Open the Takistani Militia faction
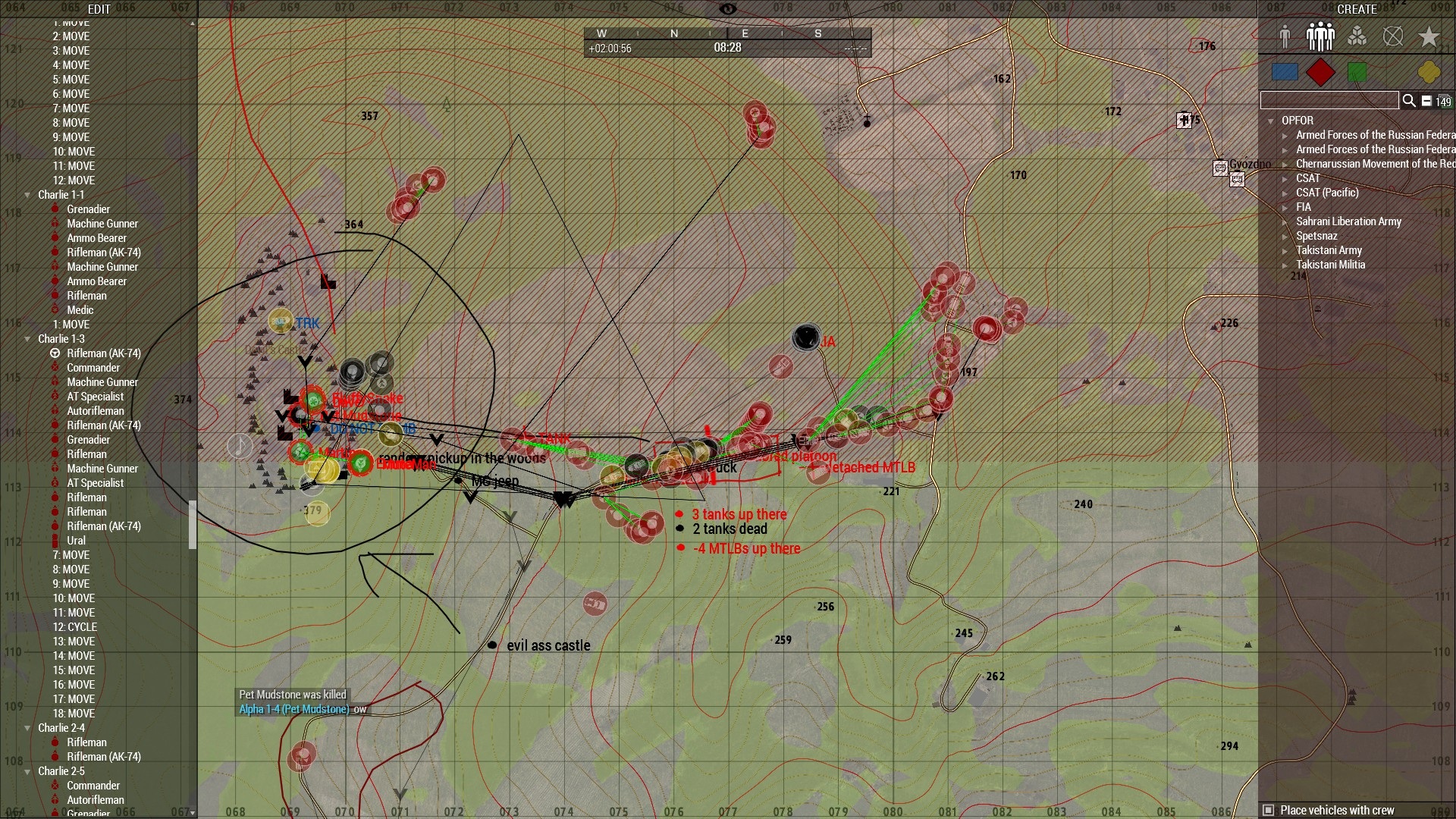The image size is (1456, 819). (x=1285, y=265)
